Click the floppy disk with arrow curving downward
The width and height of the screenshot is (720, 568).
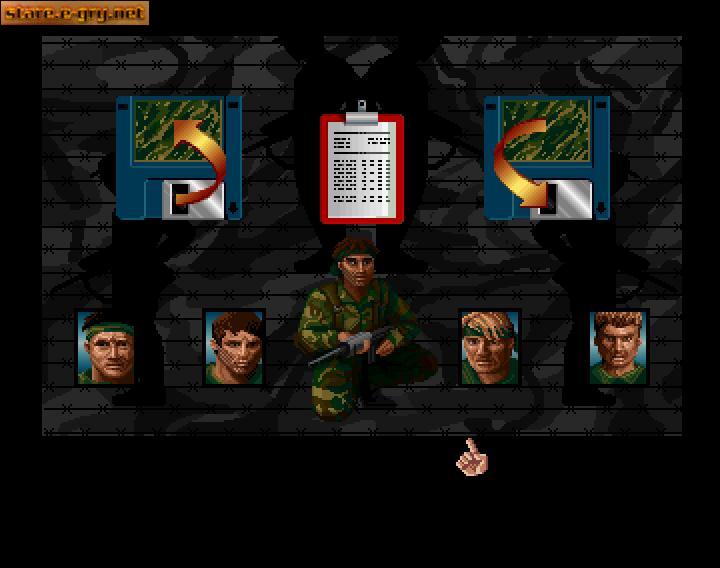(546, 156)
